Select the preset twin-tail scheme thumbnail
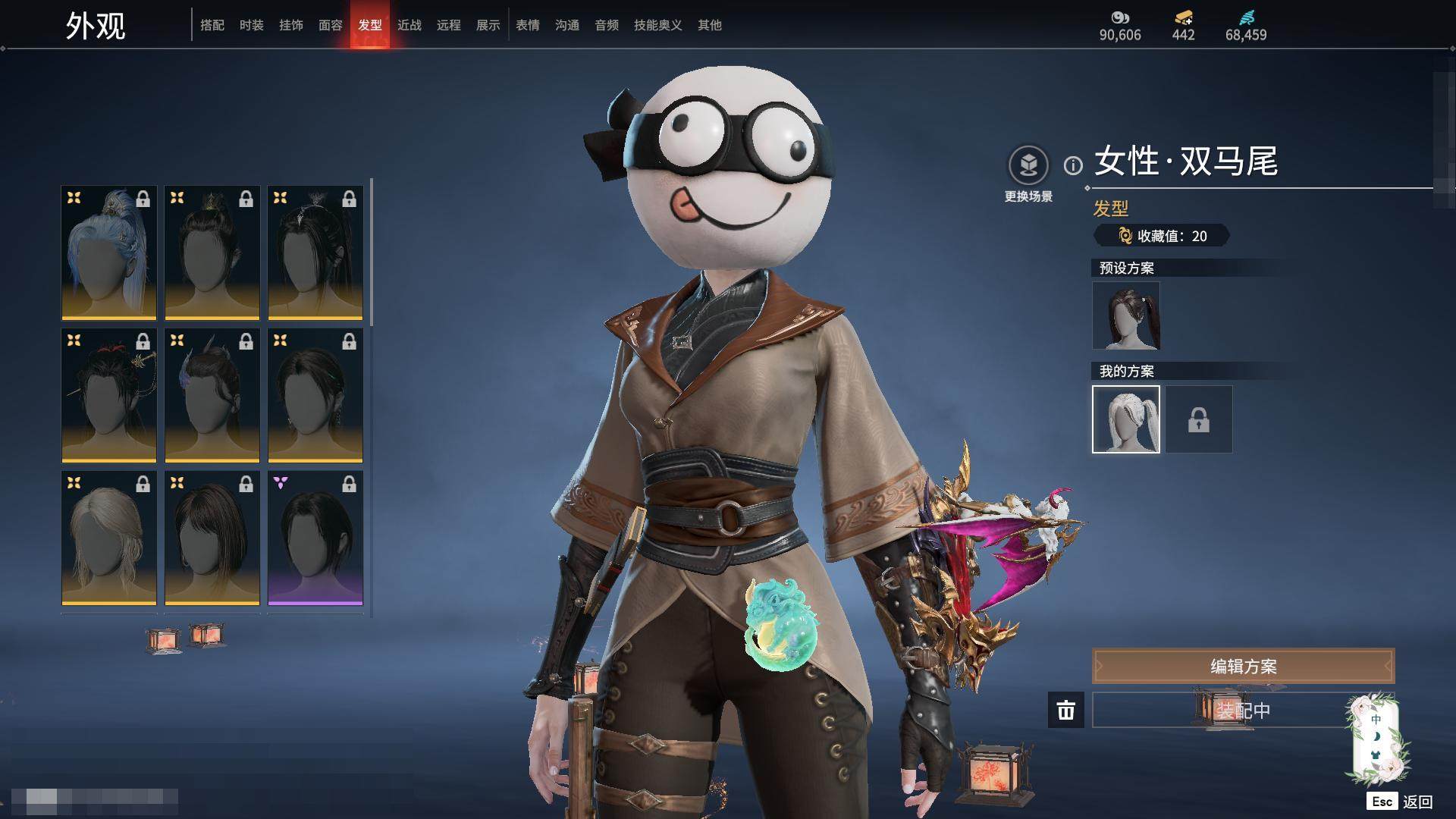 point(1126,315)
